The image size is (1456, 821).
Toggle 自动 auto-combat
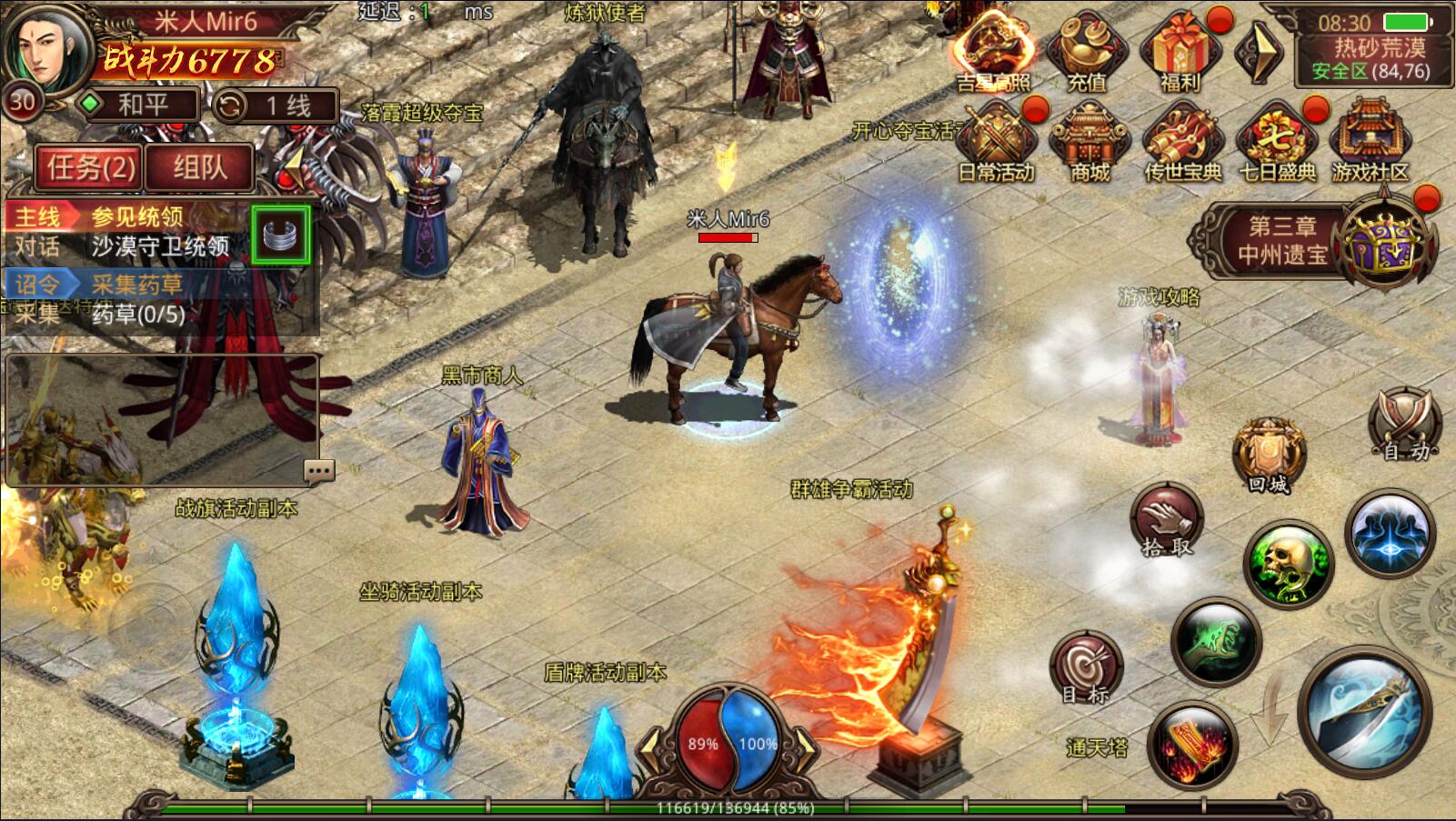point(1405,425)
